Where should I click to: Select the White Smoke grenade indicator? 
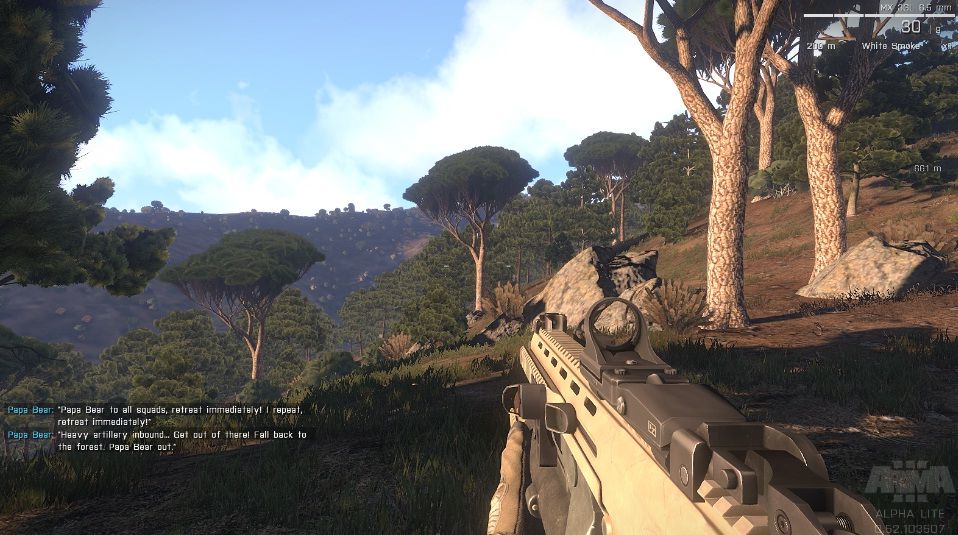point(889,45)
